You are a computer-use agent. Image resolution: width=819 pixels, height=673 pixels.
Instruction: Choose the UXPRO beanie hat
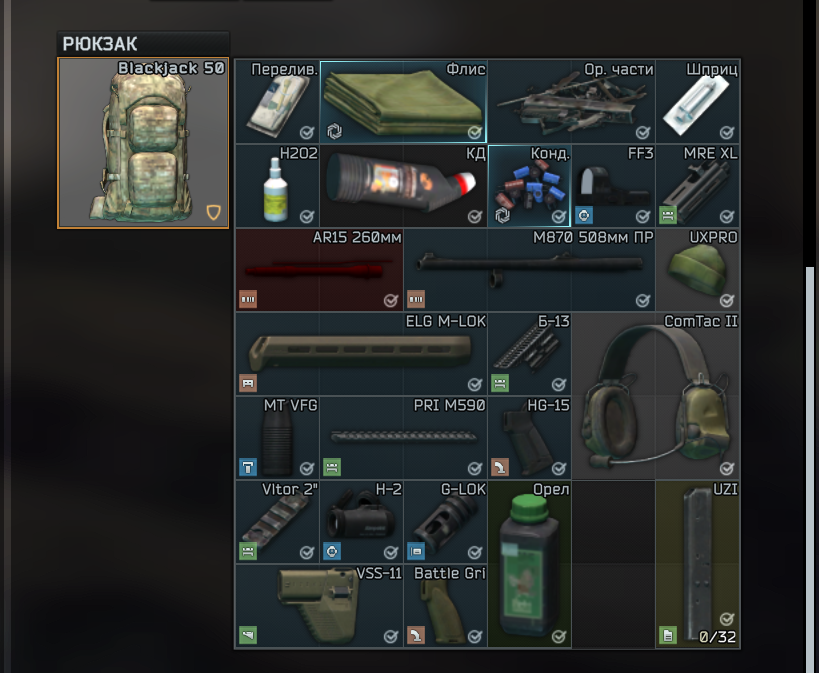[697, 270]
